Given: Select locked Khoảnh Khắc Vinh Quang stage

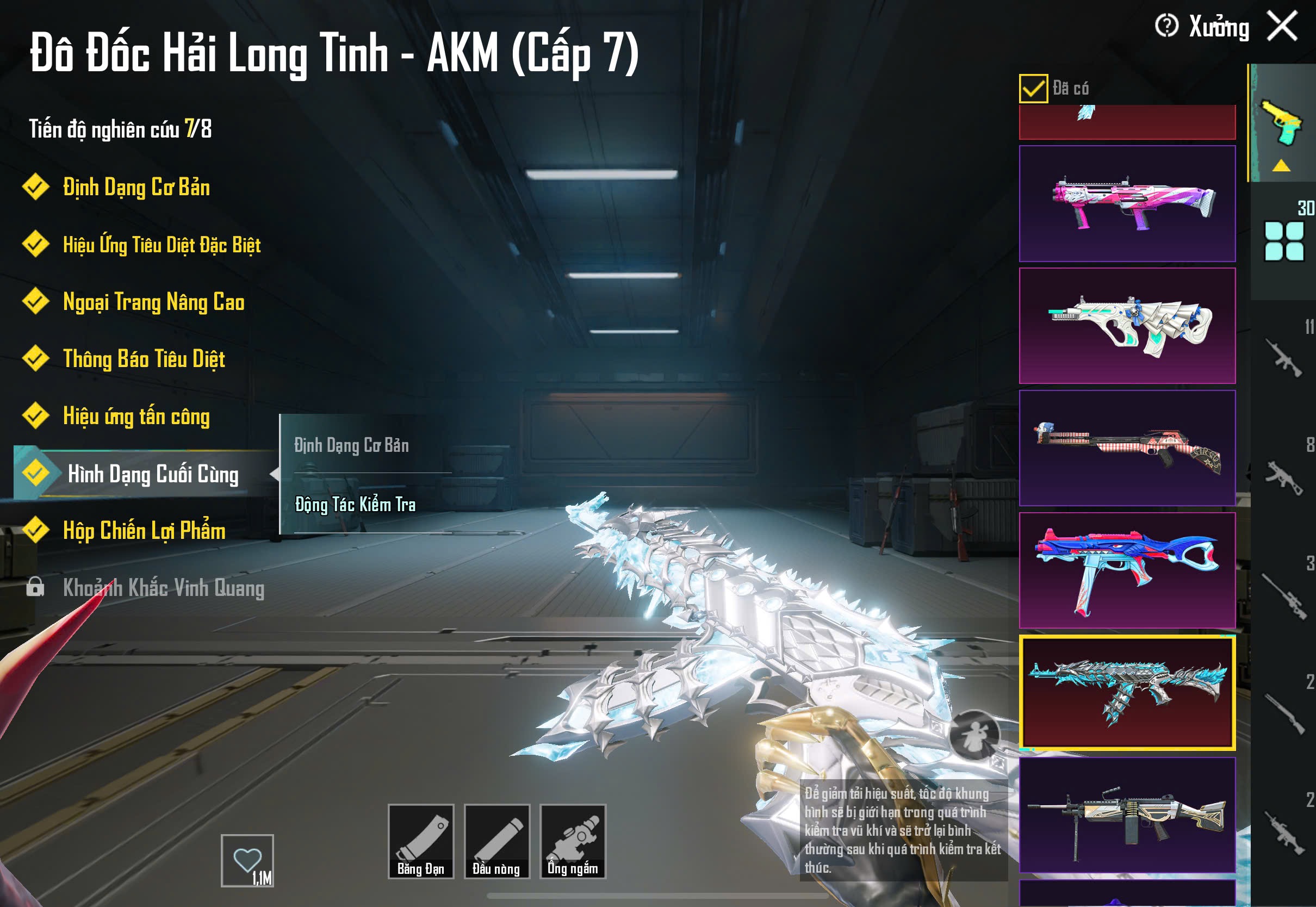Looking at the screenshot, I should coord(163,588).
